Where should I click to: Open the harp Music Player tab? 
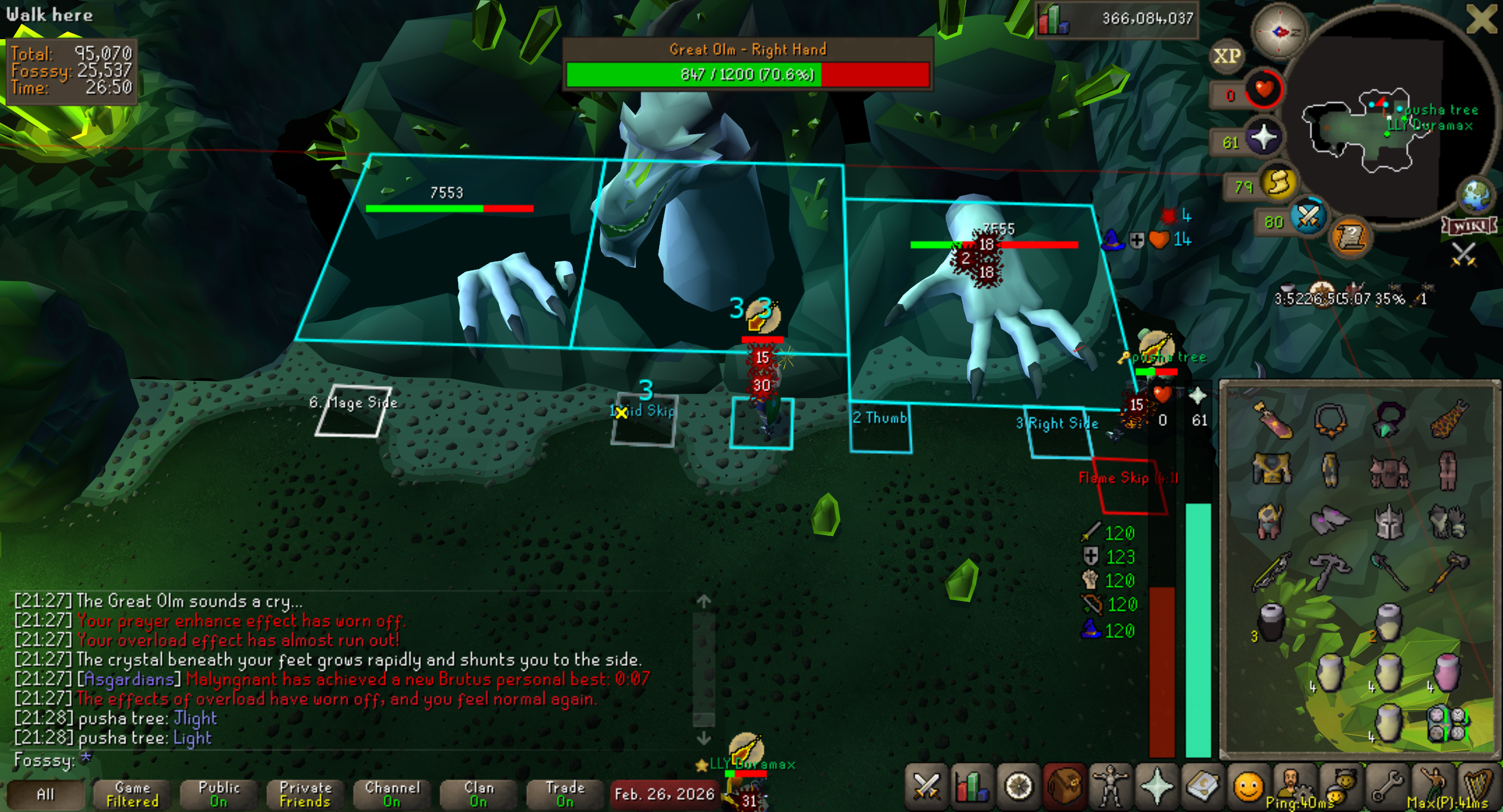click(1478, 788)
